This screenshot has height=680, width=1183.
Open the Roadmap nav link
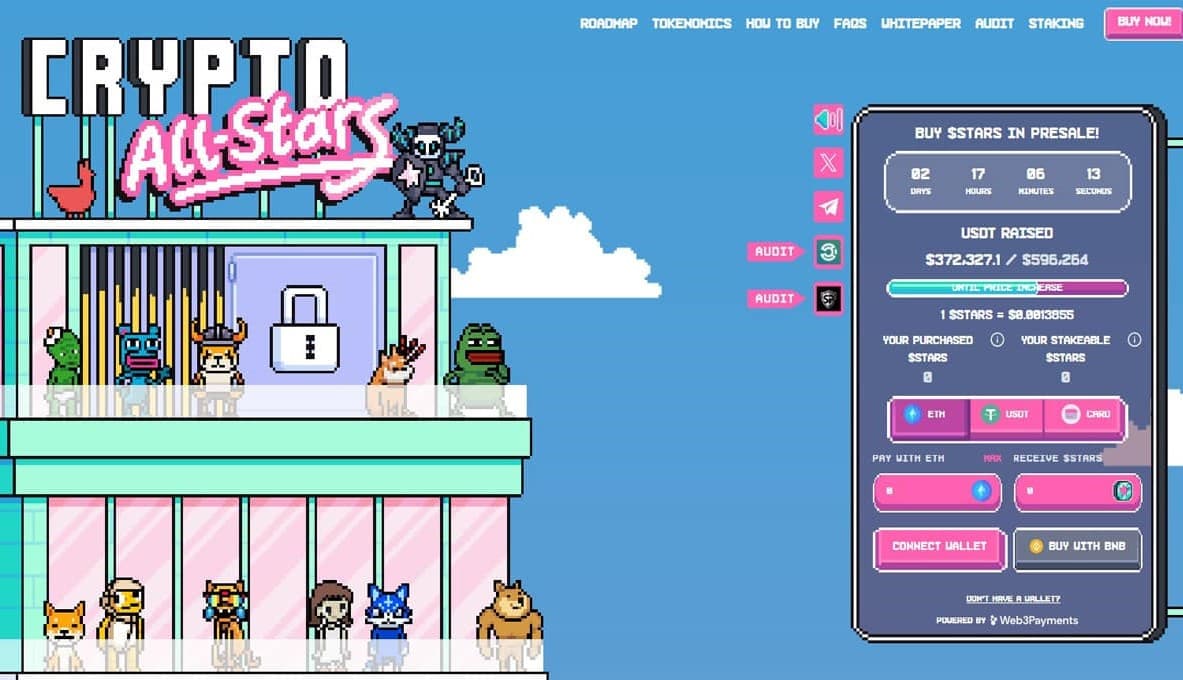(x=609, y=23)
